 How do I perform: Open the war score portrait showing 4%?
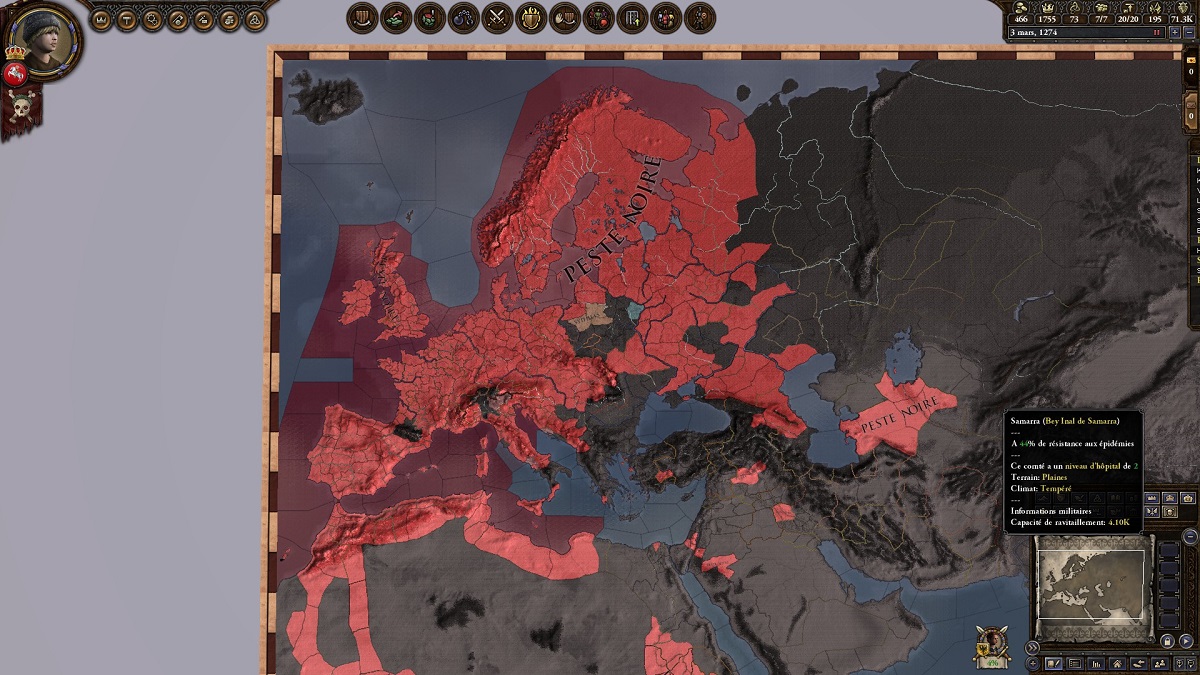click(x=994, y=645)
